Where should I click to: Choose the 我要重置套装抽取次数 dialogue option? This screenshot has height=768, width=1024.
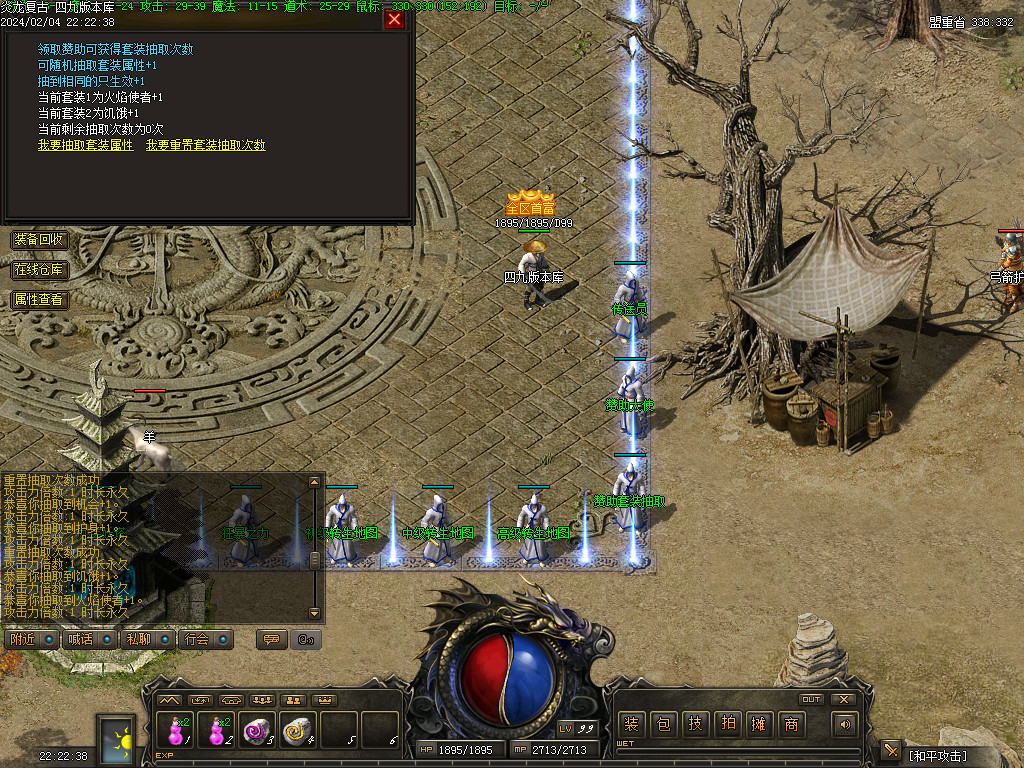(205, 145)
